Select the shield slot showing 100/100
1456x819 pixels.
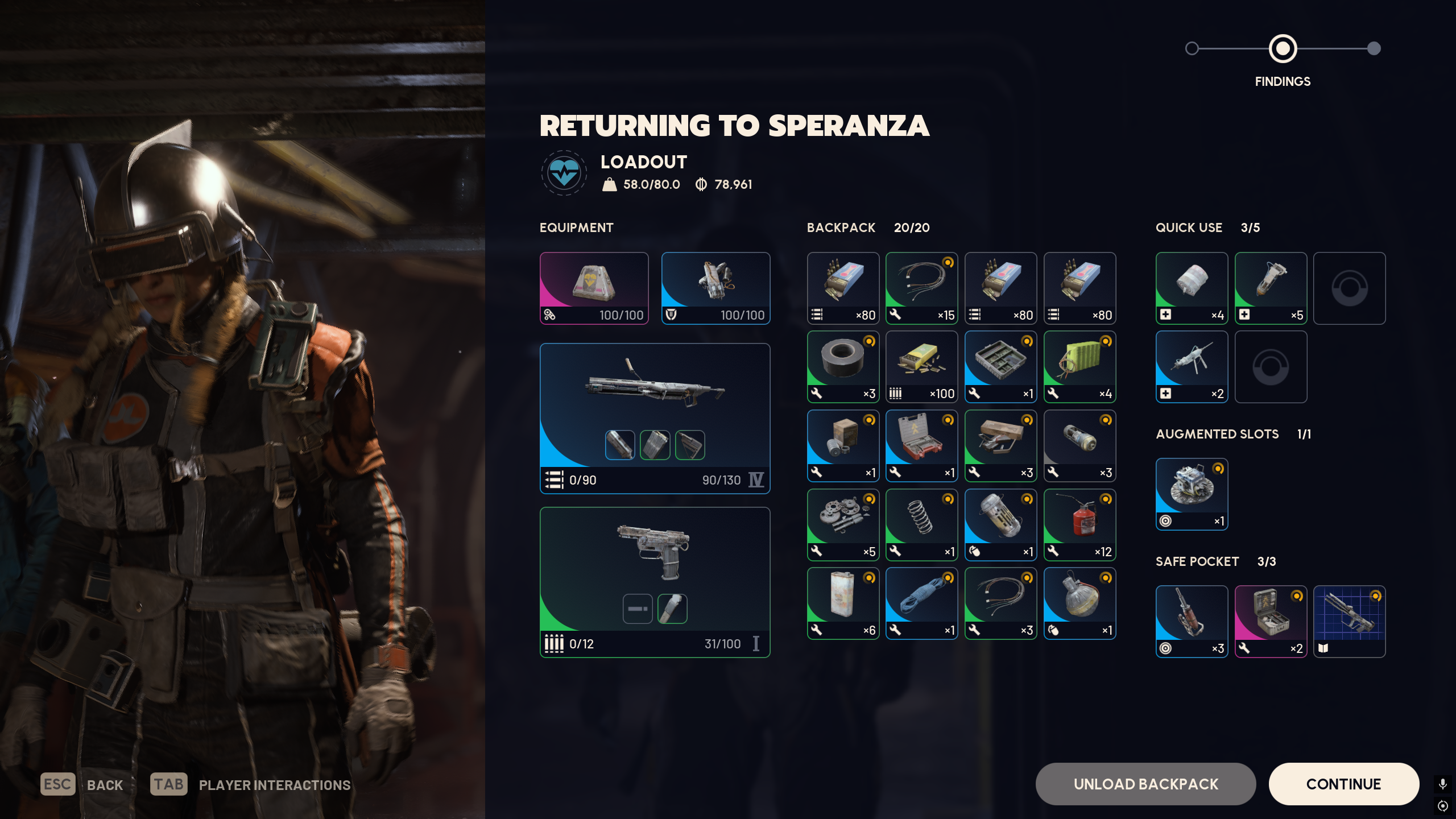(x=715, y=288)
